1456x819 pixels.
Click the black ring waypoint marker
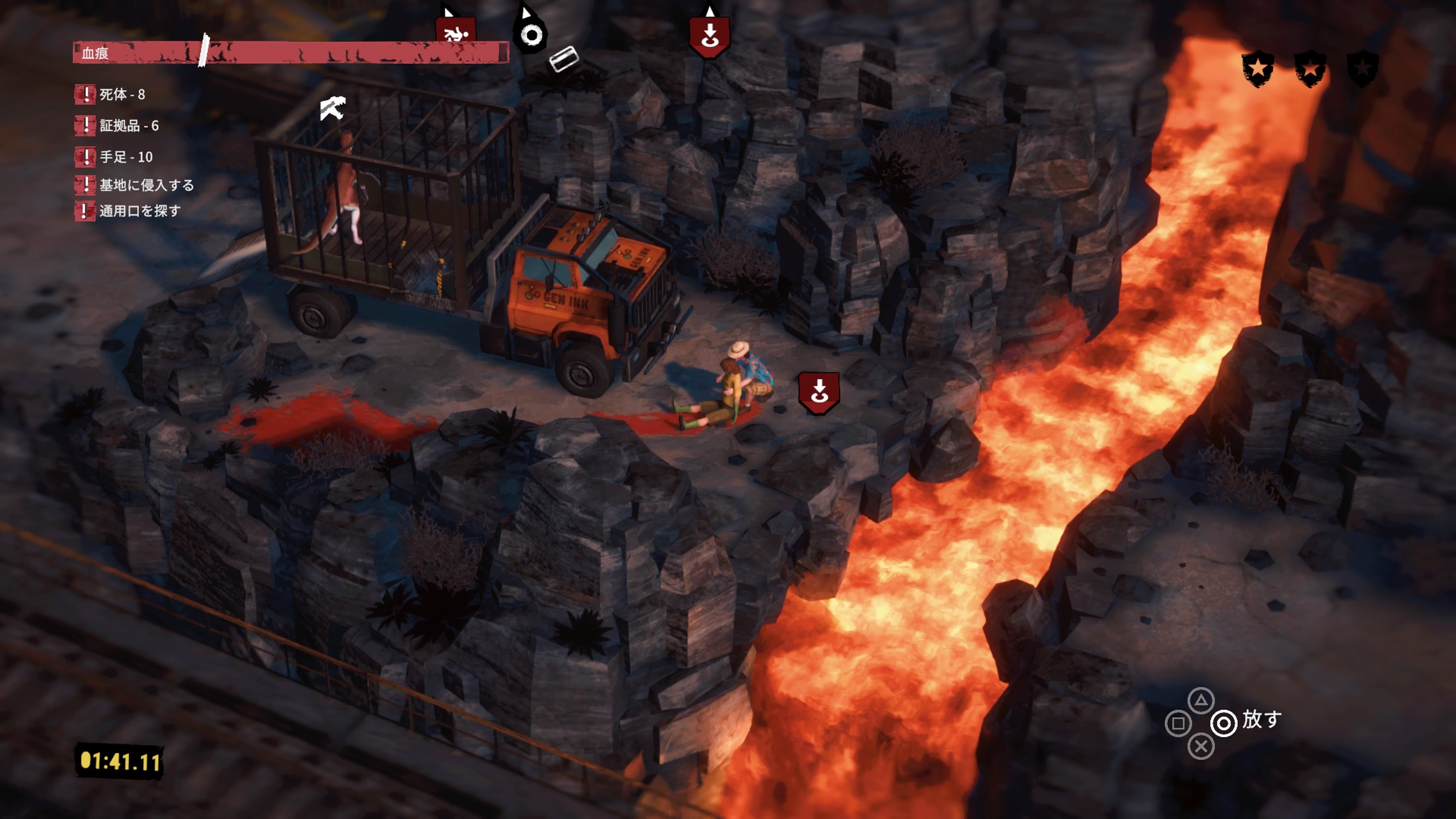tap(531, 34)
